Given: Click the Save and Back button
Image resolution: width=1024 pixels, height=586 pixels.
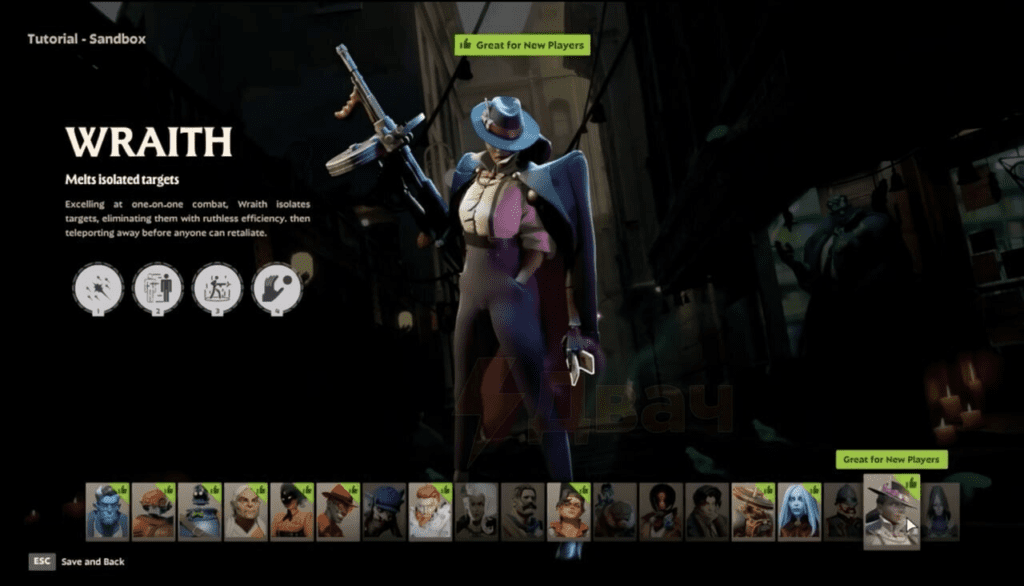Looking at the screenshot, I should (x=92, y=562).
